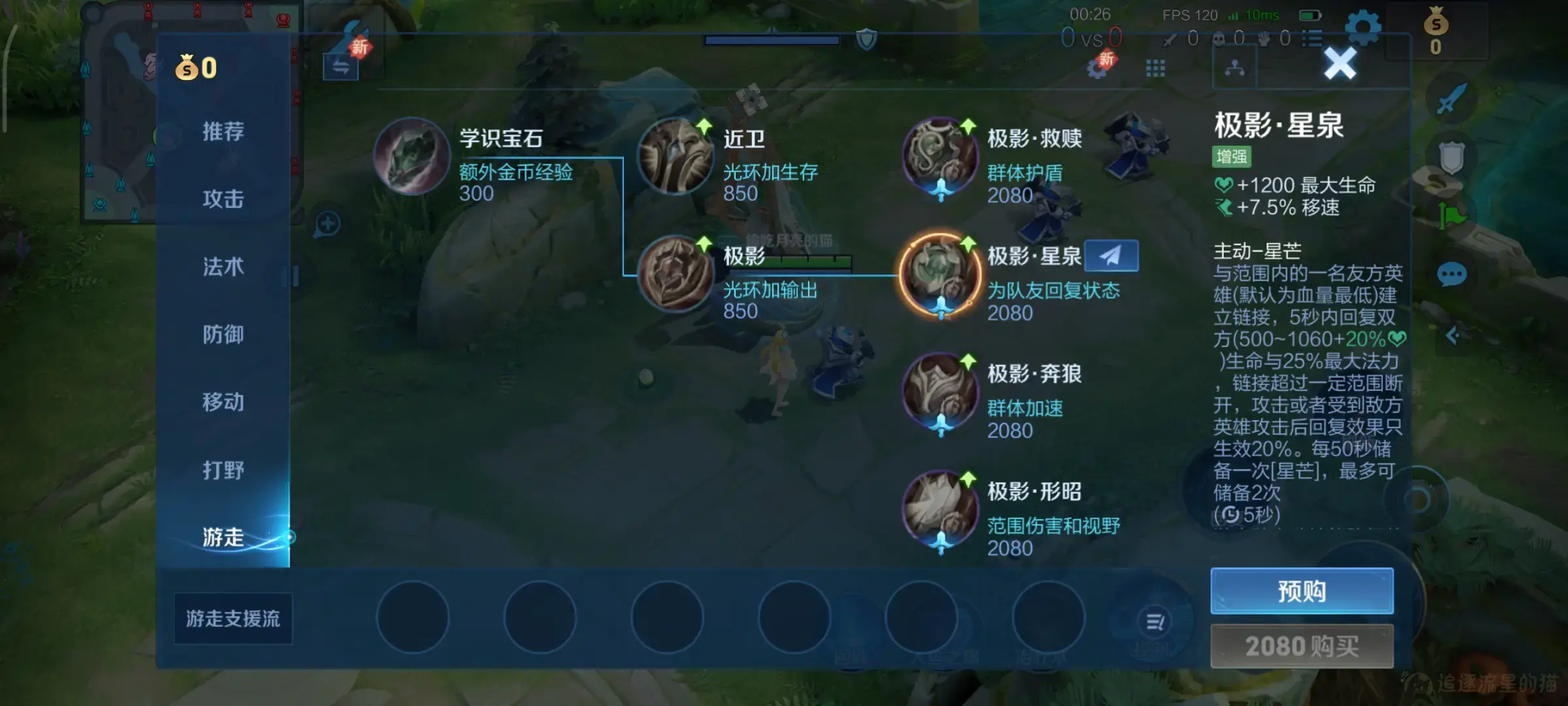Open the 推荐 recommendations tab
The image size is (1568, 706).
coord(225,133)
